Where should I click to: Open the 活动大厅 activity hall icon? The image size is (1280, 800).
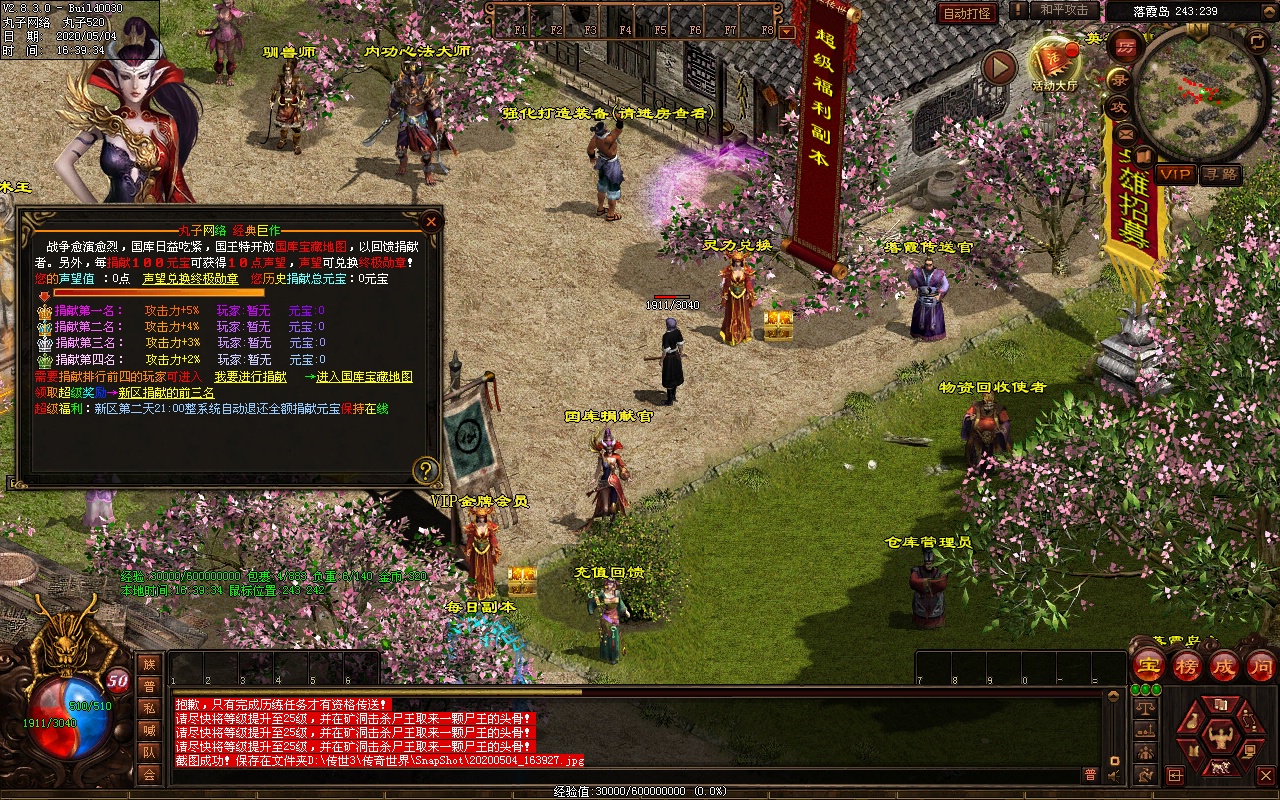[1054, 62]
